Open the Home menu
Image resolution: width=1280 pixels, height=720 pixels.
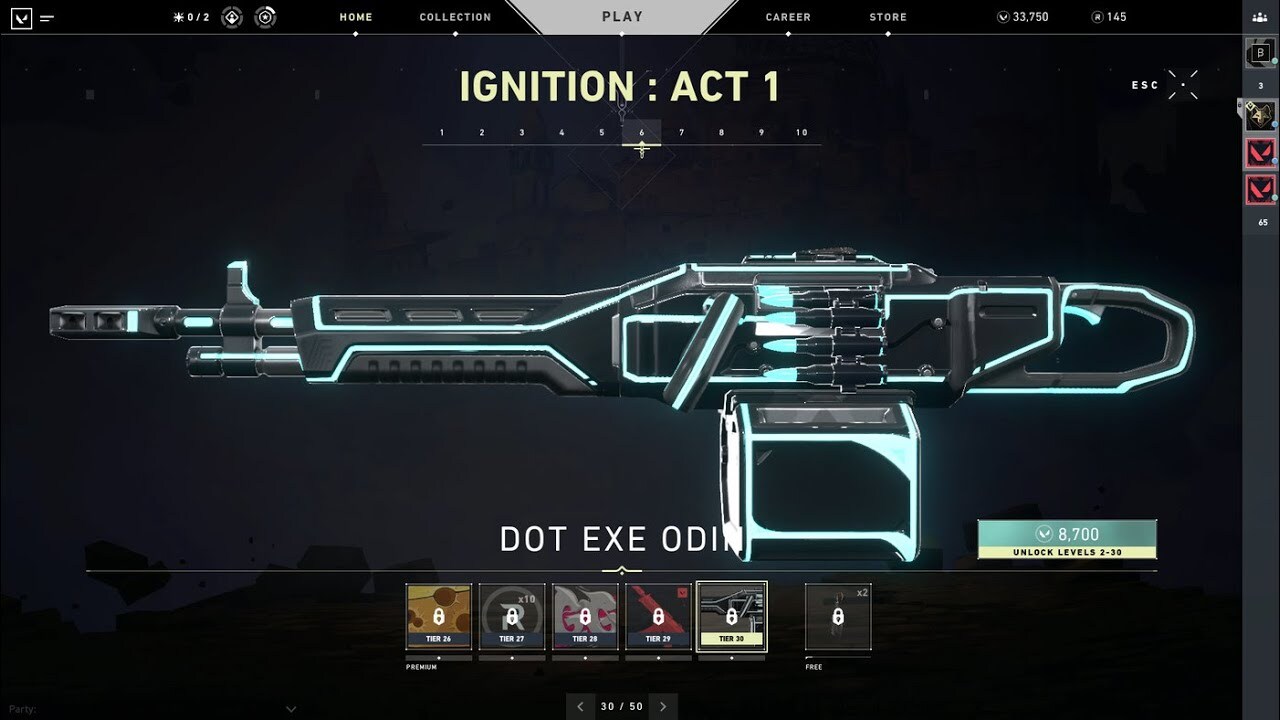tap(356, 17)
